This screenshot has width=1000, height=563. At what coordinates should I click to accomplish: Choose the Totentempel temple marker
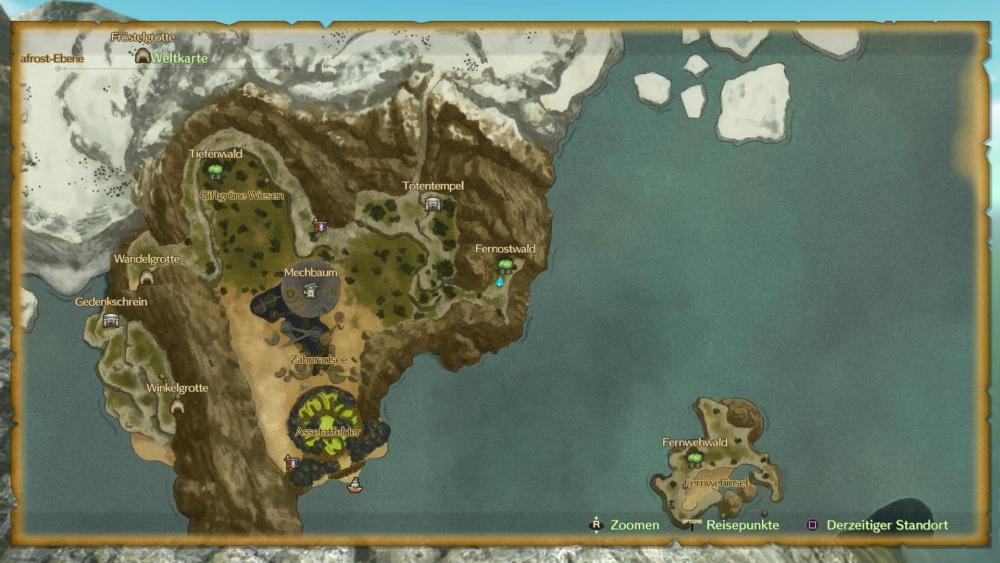pos(433,203)
